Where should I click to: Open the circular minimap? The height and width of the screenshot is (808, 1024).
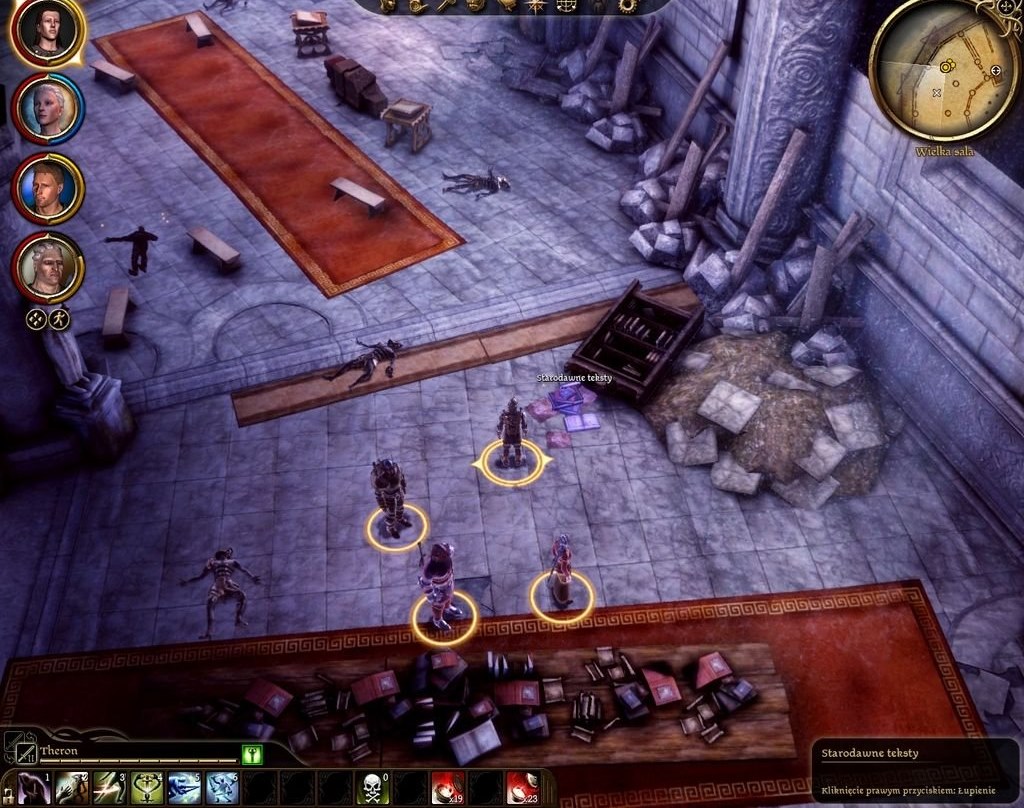click(944, 69)
